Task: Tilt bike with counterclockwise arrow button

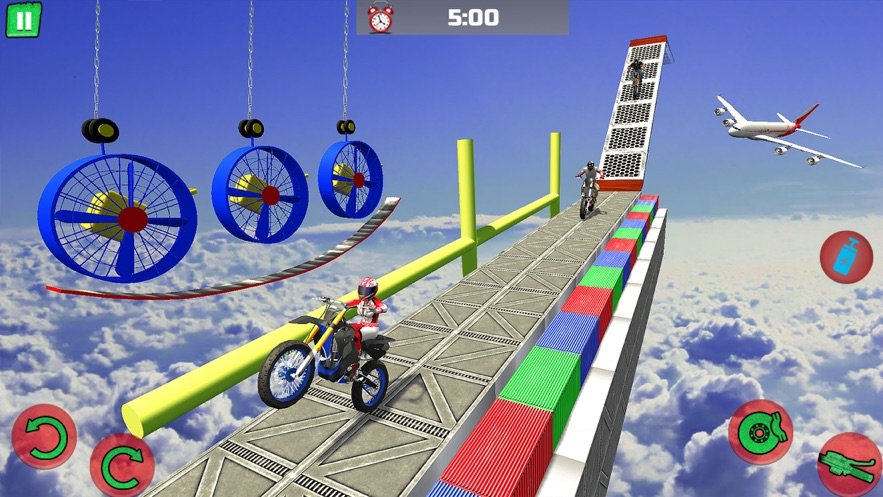Action: (x=44, y=437)
